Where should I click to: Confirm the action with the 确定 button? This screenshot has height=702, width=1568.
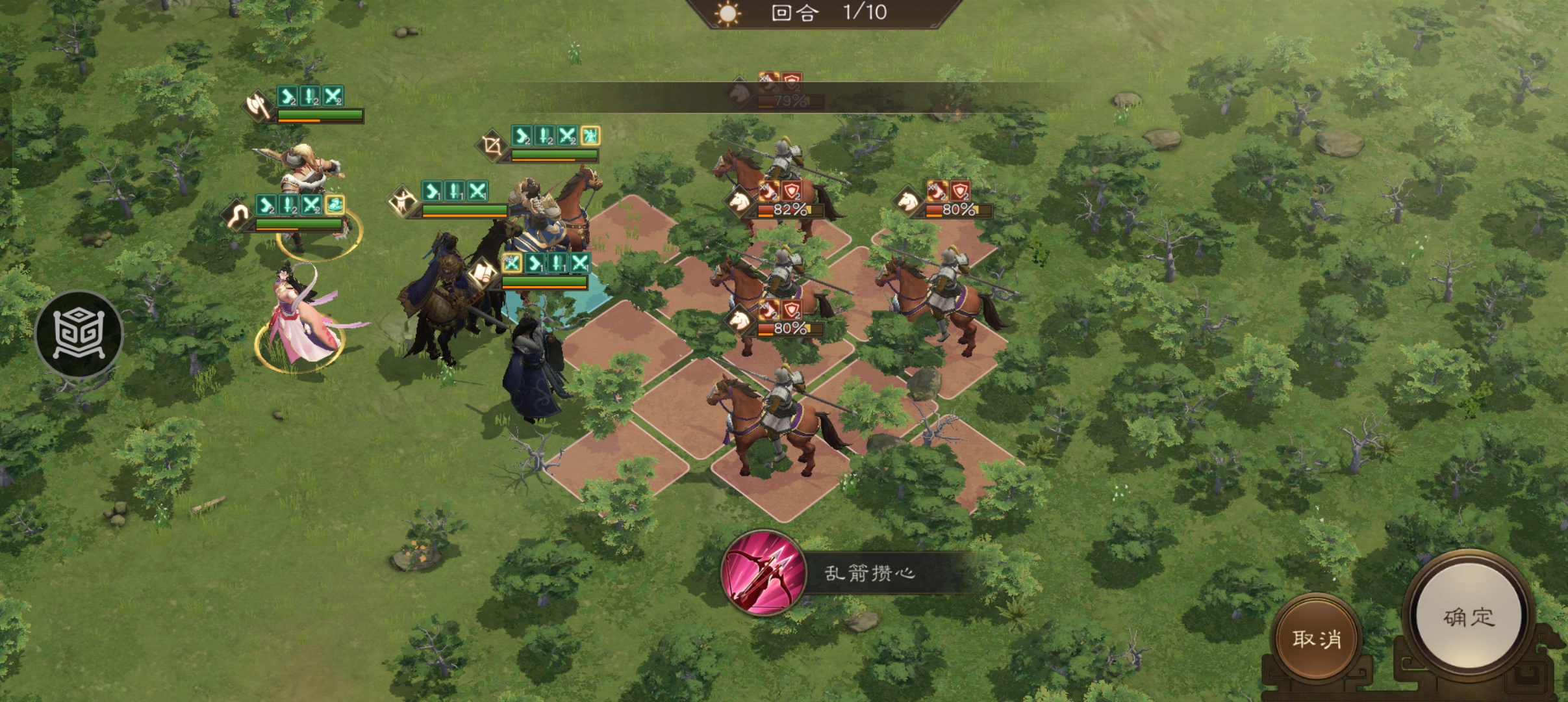click(1469, 617)
